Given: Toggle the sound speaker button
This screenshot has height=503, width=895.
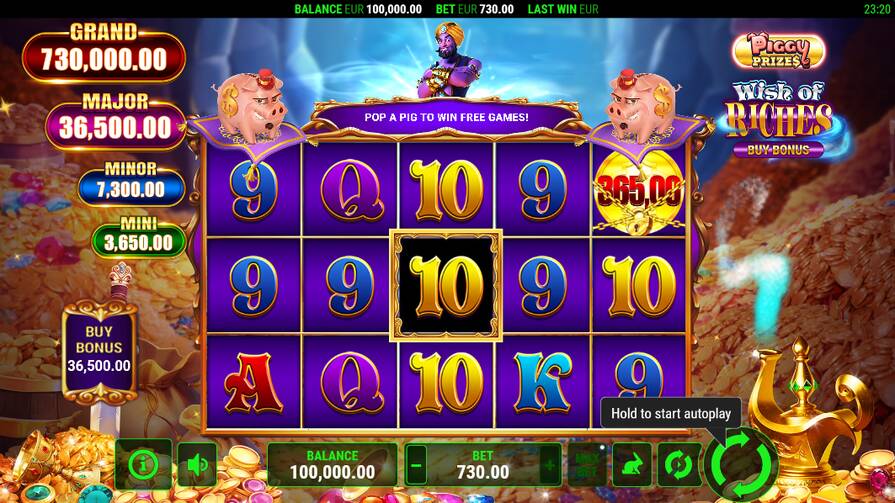Looking at the screenshot, I should [197, 464].
